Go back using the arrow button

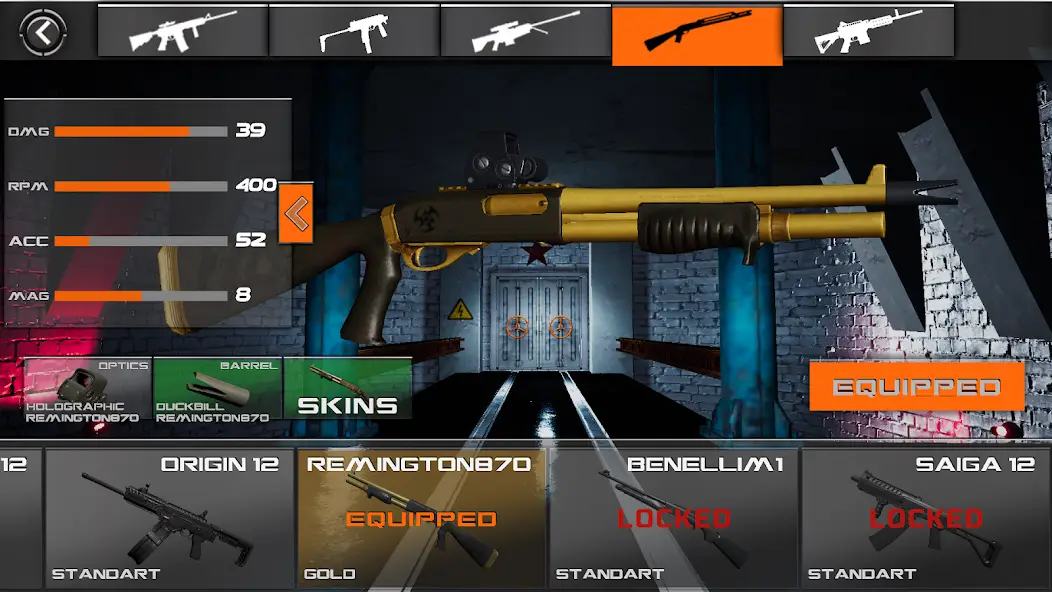click(x=43, y=33)
